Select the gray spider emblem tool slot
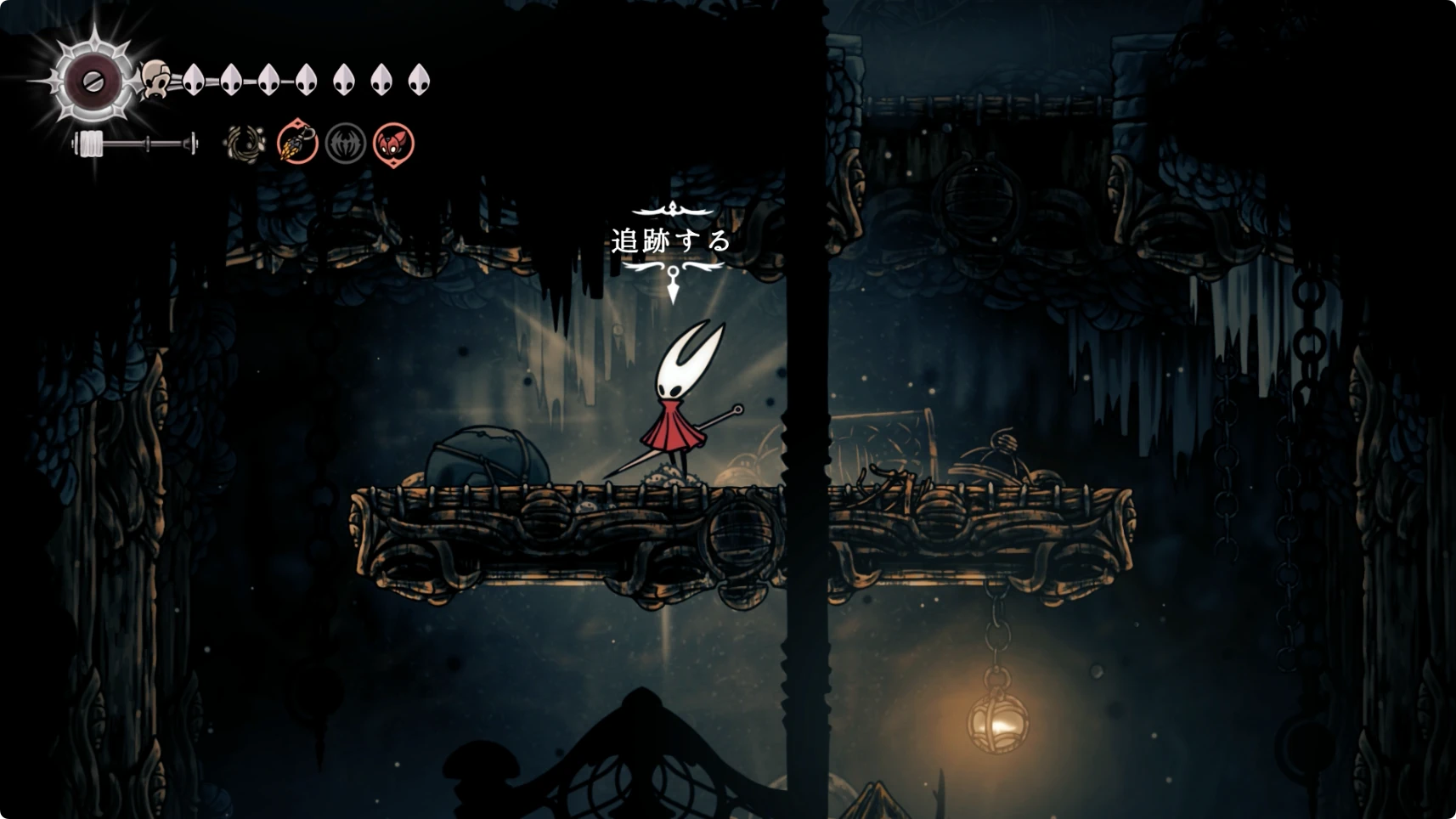The width and height of the screenshot is (1456, 819). [346, 144]
